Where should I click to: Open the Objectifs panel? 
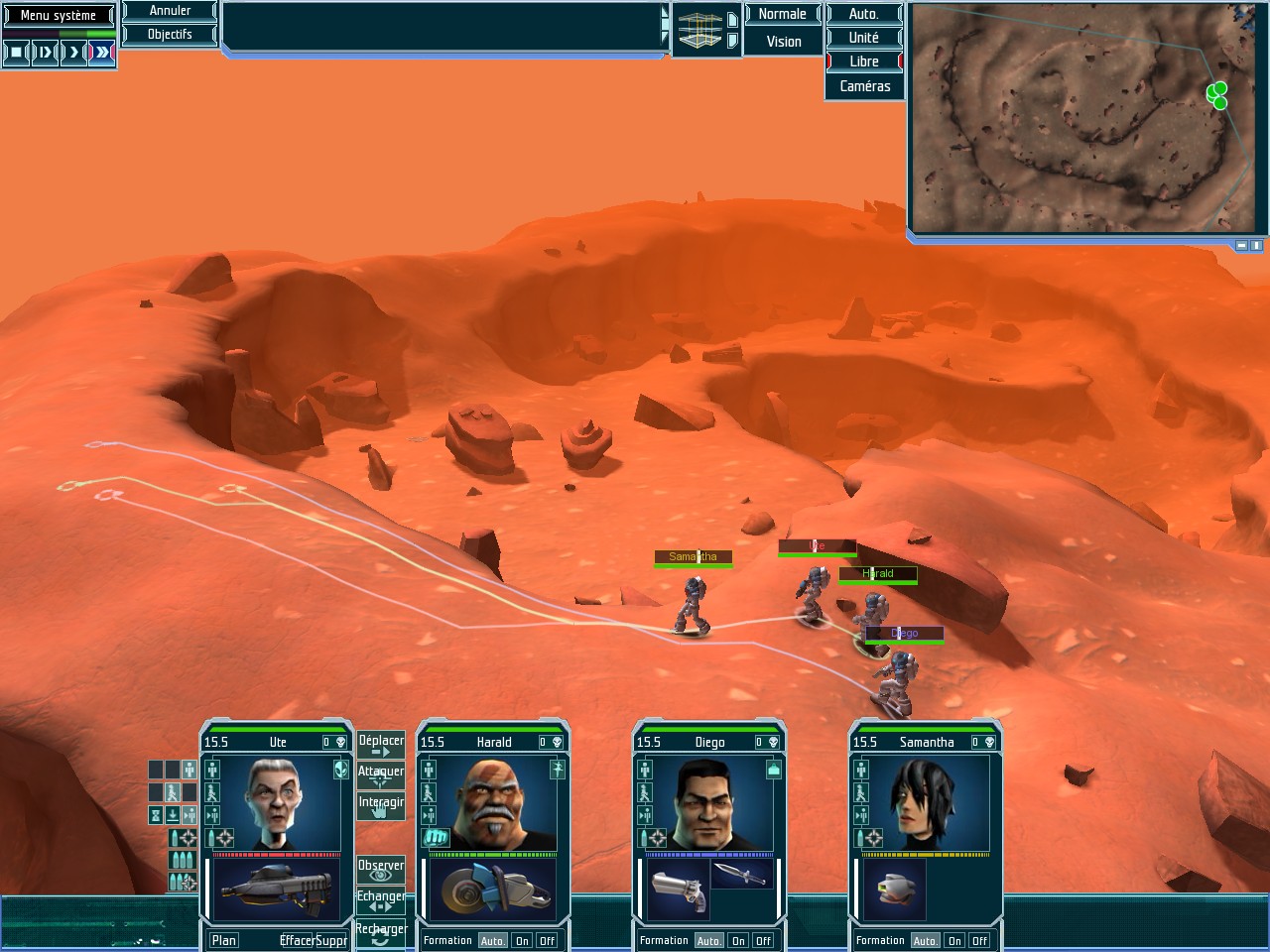tap(170, 34)
